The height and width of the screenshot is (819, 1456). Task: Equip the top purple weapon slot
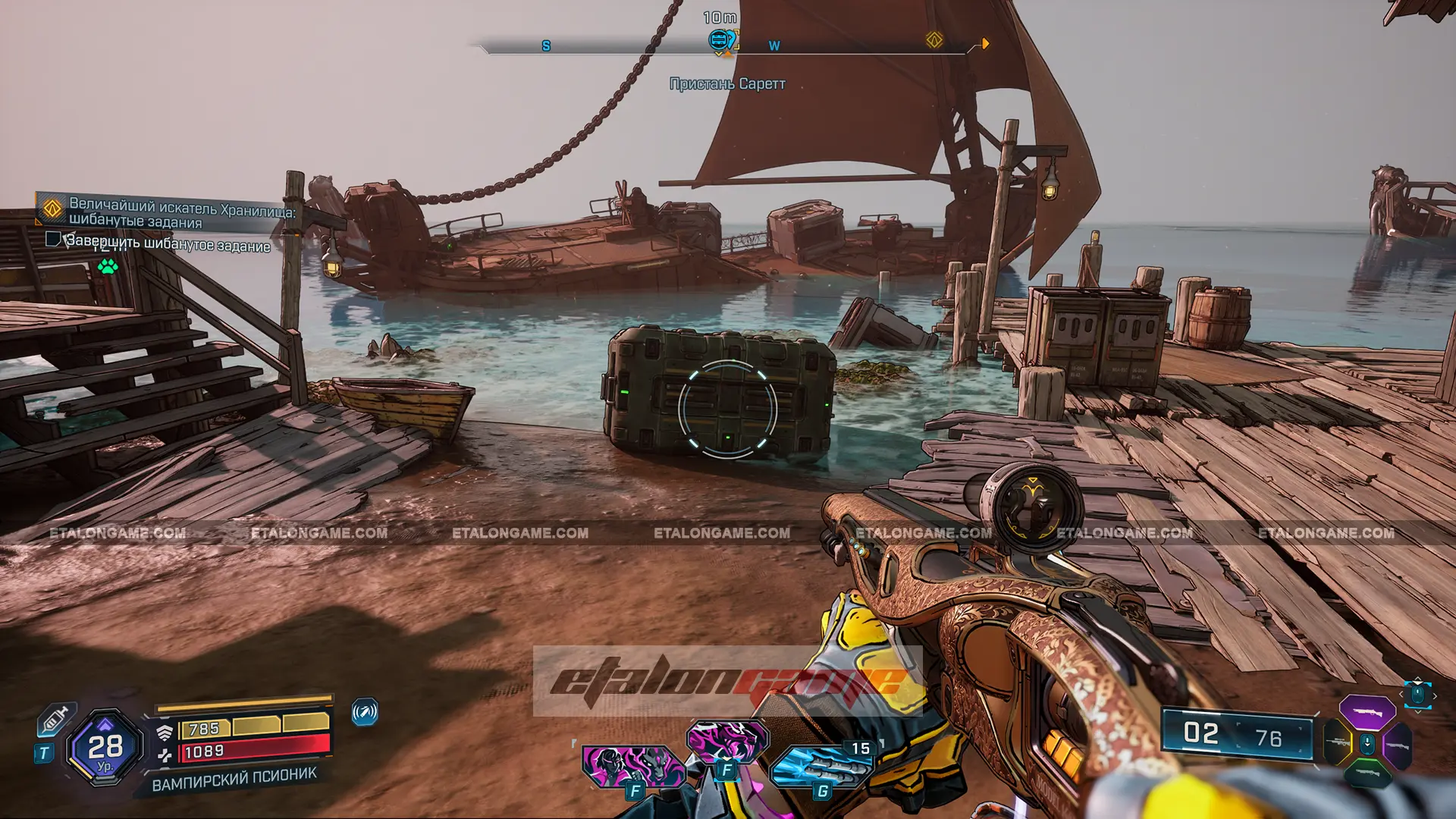1367,712
